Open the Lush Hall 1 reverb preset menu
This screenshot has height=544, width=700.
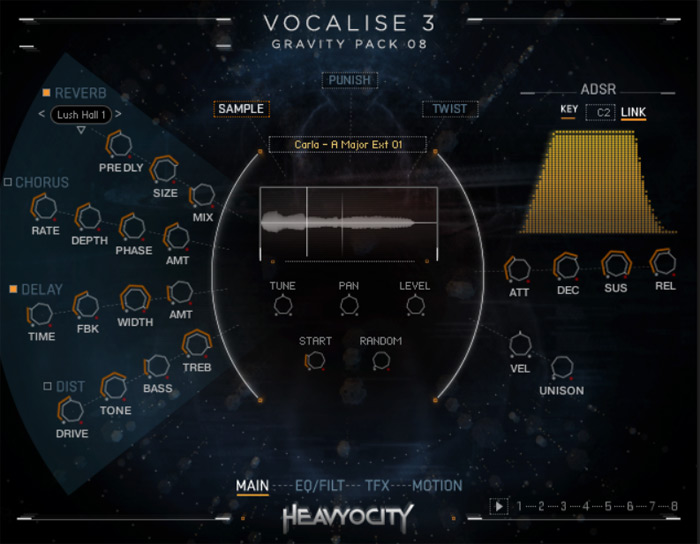84,114
